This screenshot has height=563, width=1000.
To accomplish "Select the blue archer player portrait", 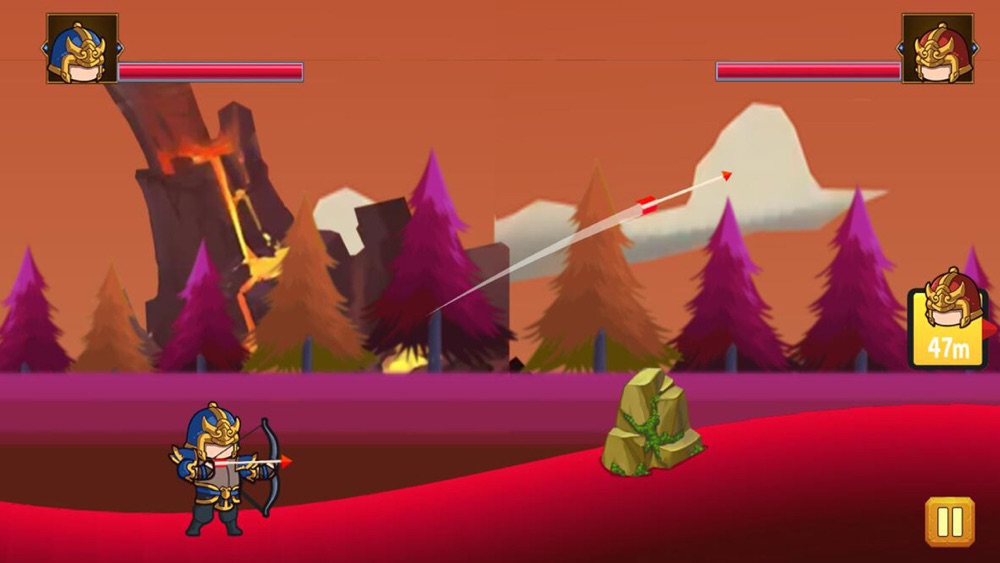I will [82, 48].
